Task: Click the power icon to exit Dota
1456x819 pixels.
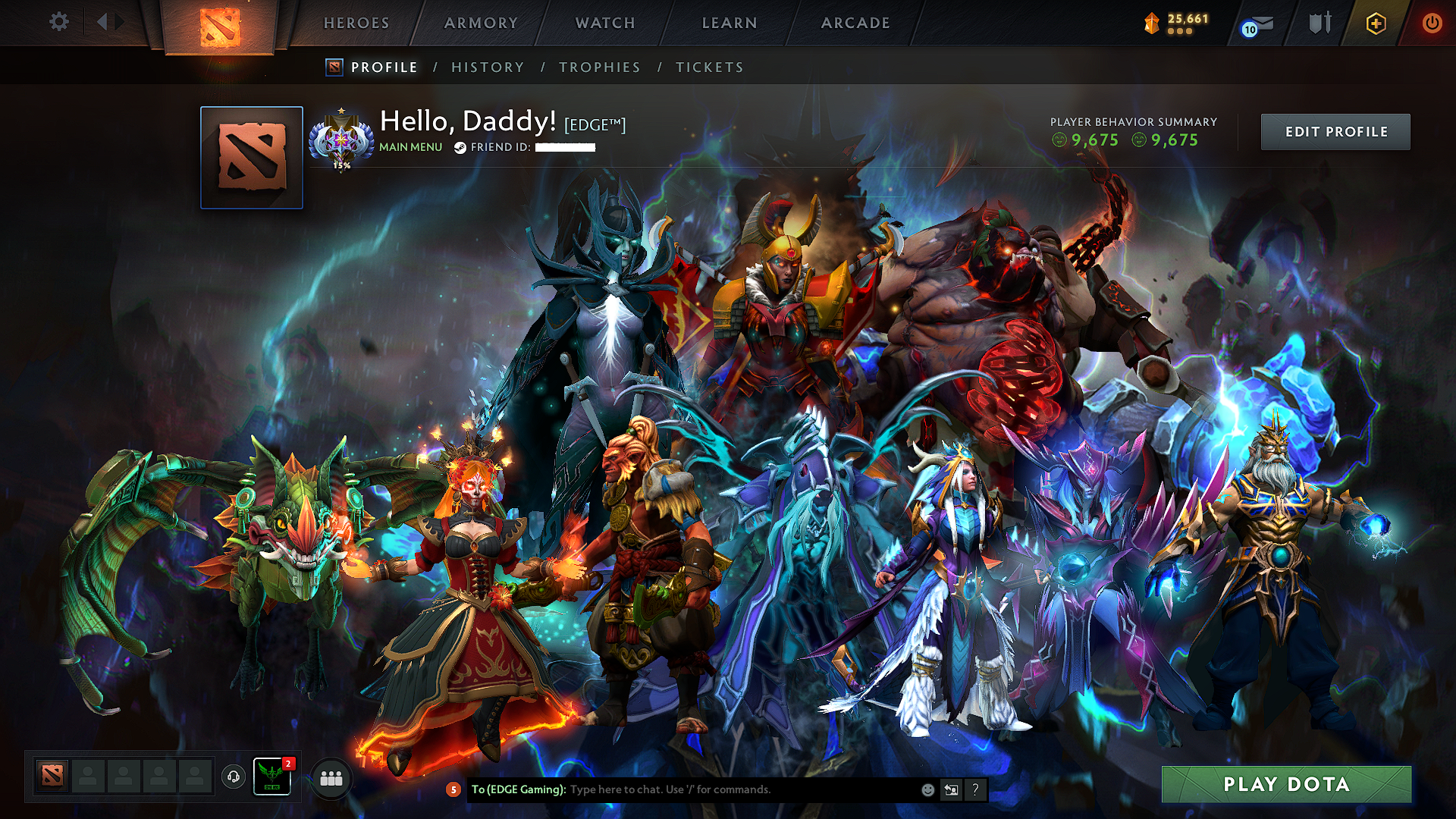Action: coord(1432,24)
